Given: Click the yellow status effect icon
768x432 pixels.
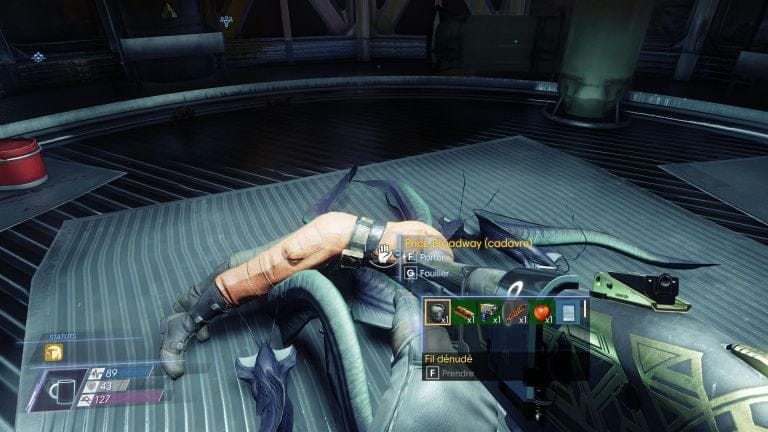Looking at the screenshot, I should [54, 352].
